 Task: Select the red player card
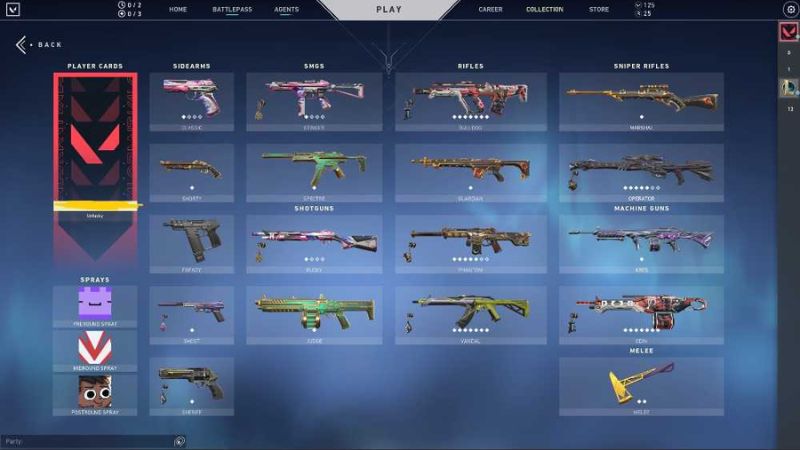(x=95, y=140)
